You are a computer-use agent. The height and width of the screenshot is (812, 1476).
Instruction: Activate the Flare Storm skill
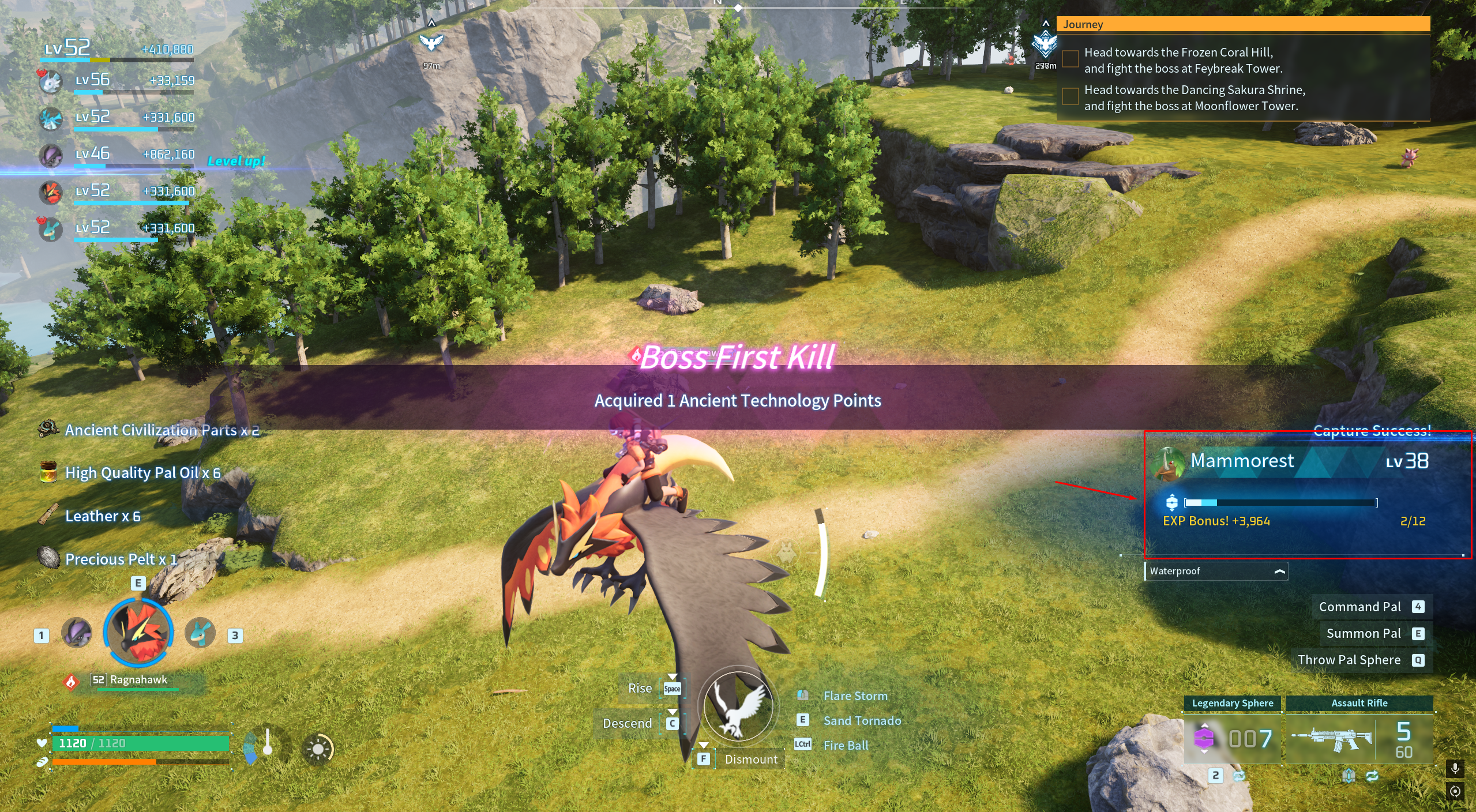pos(855,696)
